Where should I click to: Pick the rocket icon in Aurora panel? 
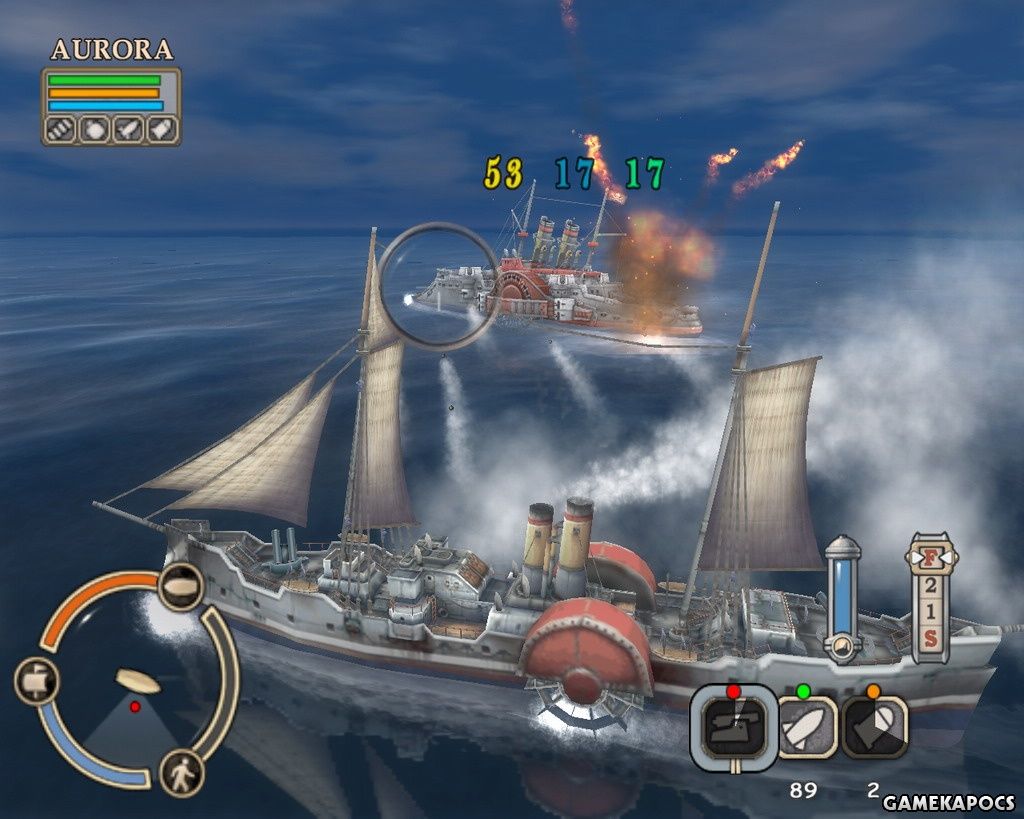[127, 129]
